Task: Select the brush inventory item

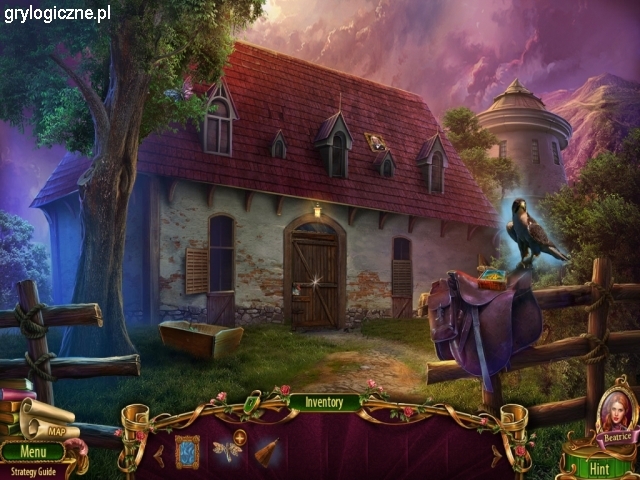Action: [266, 452]
